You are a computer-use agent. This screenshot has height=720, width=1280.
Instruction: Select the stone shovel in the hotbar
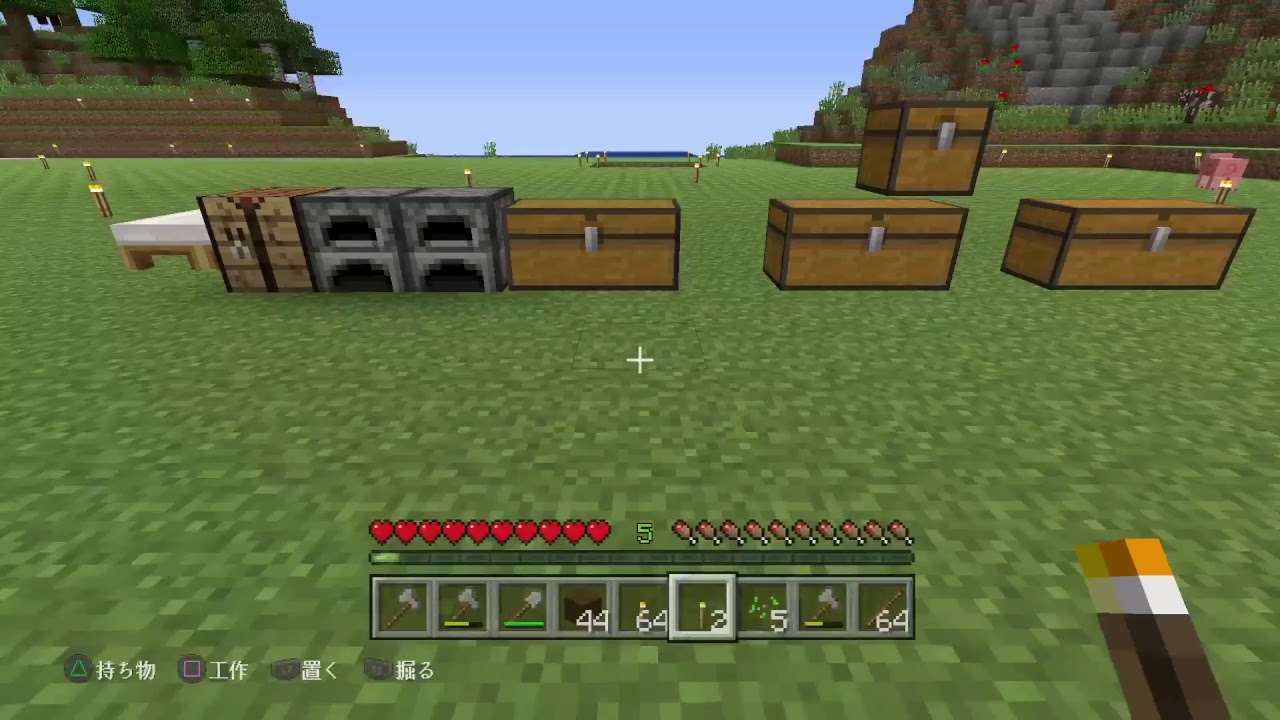coord(523,605)
